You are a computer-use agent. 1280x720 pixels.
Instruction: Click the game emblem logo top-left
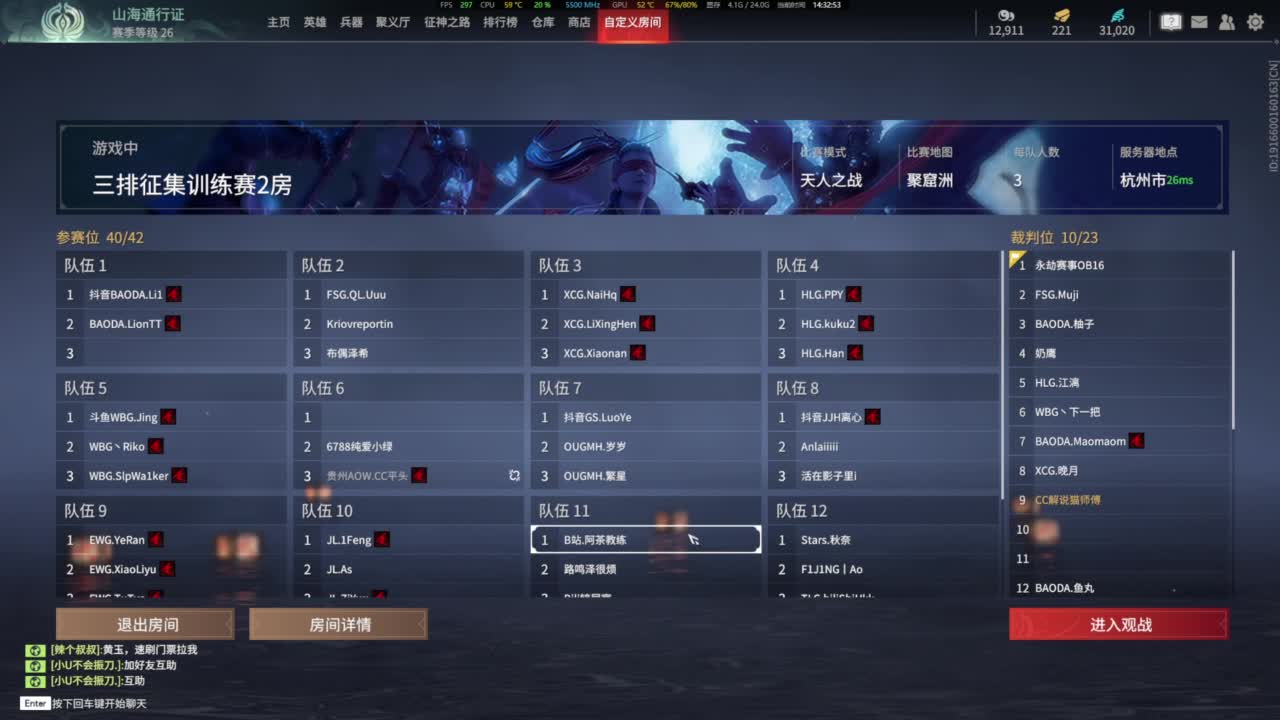(x=64, y=21)
